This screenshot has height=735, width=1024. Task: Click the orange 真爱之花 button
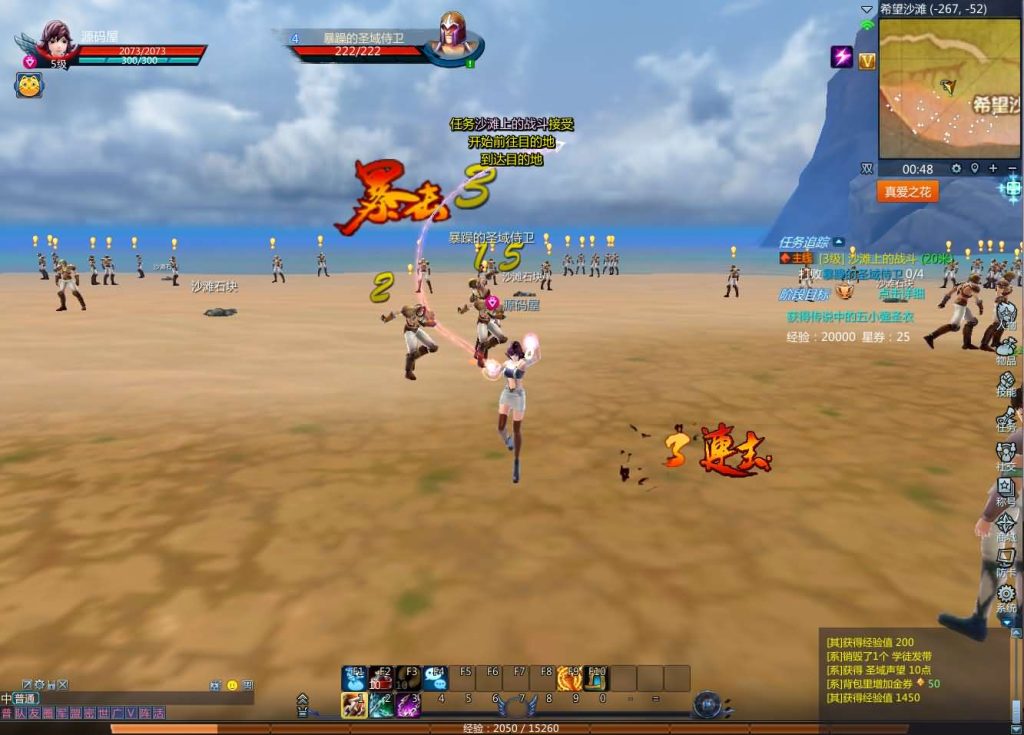point(907,192)
